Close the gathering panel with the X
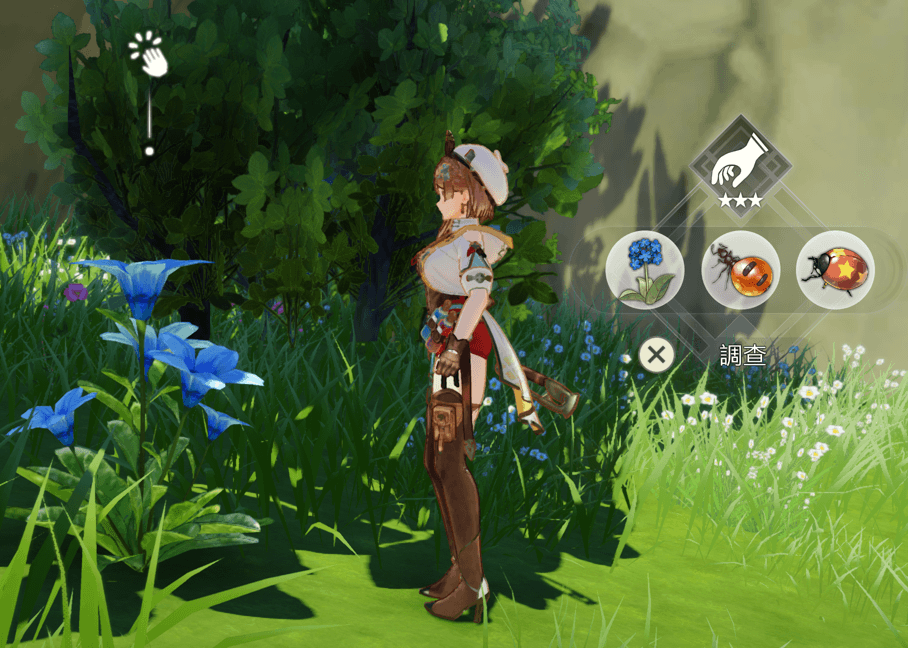908x648 pixels. tap(656, 354)
